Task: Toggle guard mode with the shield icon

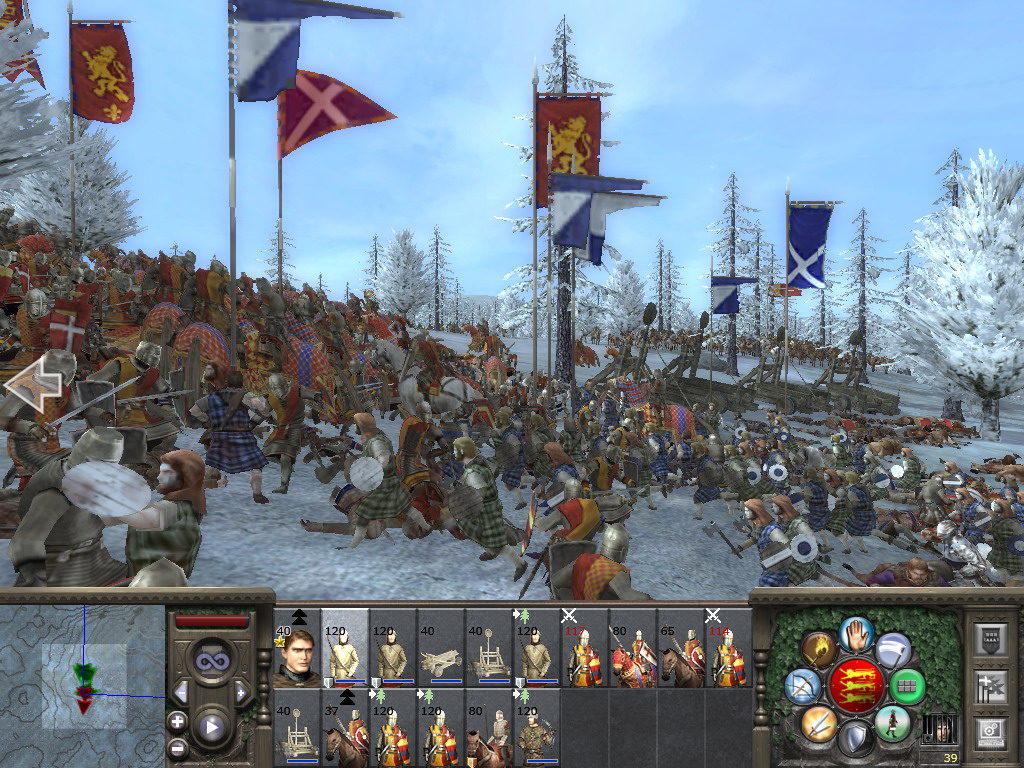Action: click(857, 739)
